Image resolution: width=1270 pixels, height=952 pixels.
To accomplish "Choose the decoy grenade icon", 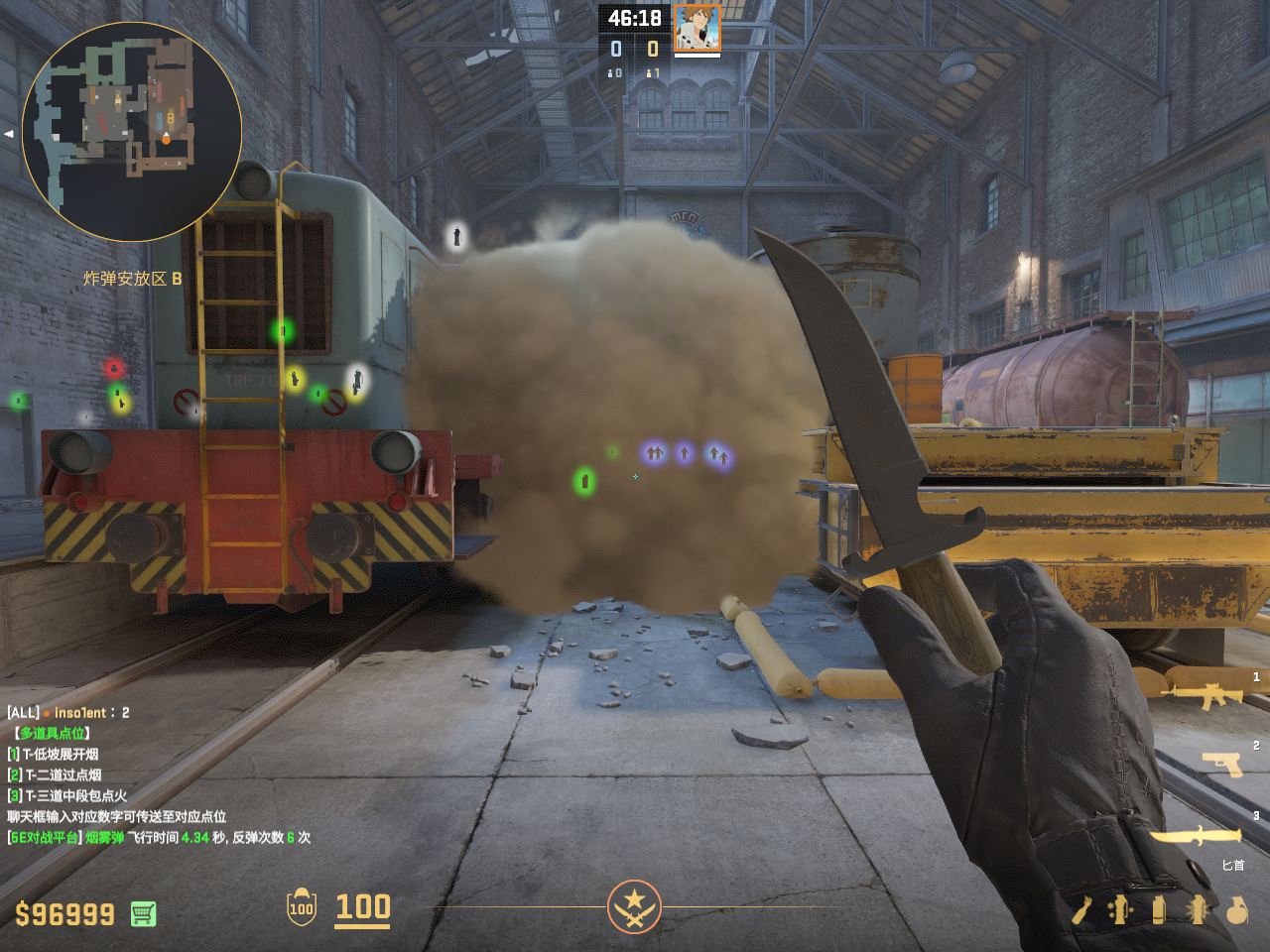I will (x=1120, y=909).
